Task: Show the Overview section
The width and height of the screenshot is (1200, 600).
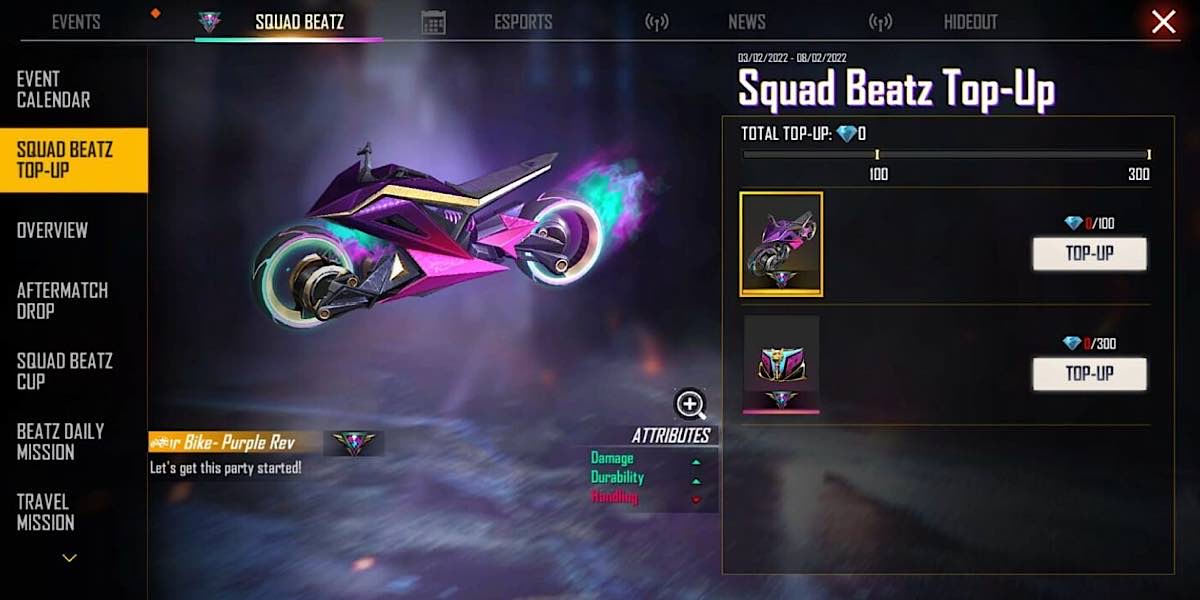Action: (52, 230)
